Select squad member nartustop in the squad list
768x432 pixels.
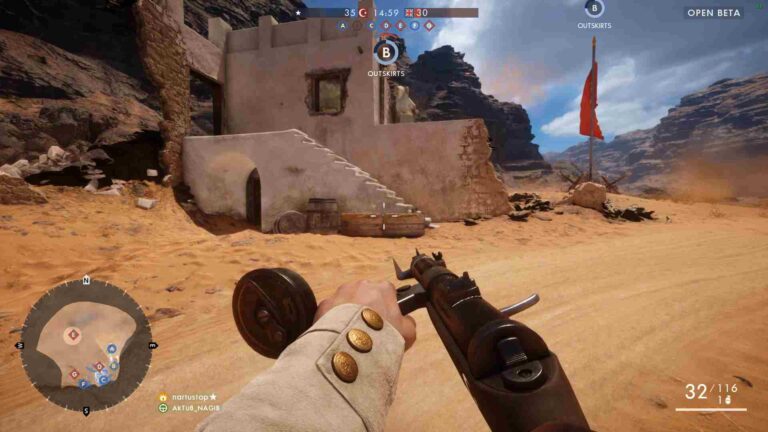pyautogui.click(x=195, y=397)
